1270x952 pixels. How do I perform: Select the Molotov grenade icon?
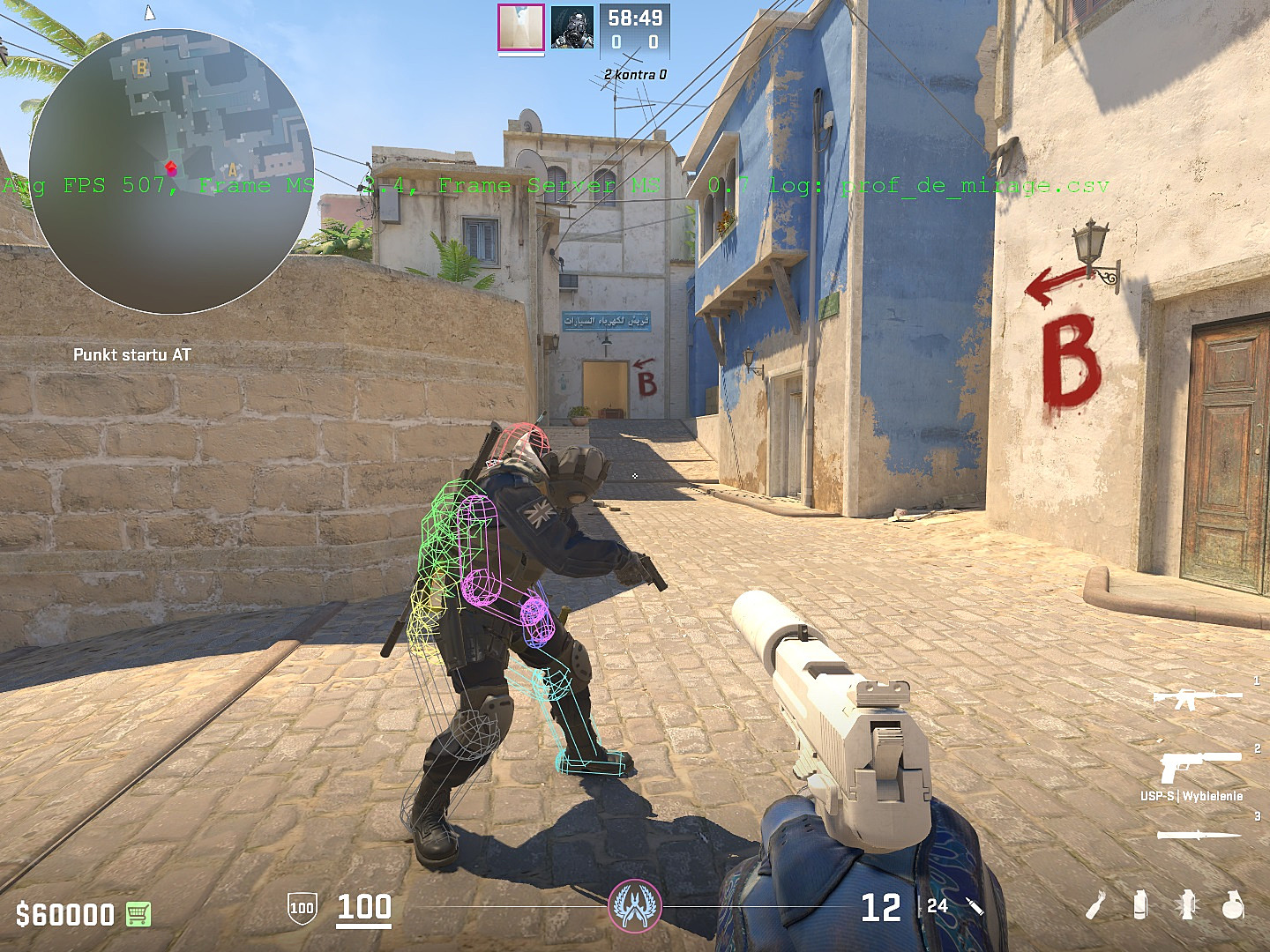tap(1095, 905)
